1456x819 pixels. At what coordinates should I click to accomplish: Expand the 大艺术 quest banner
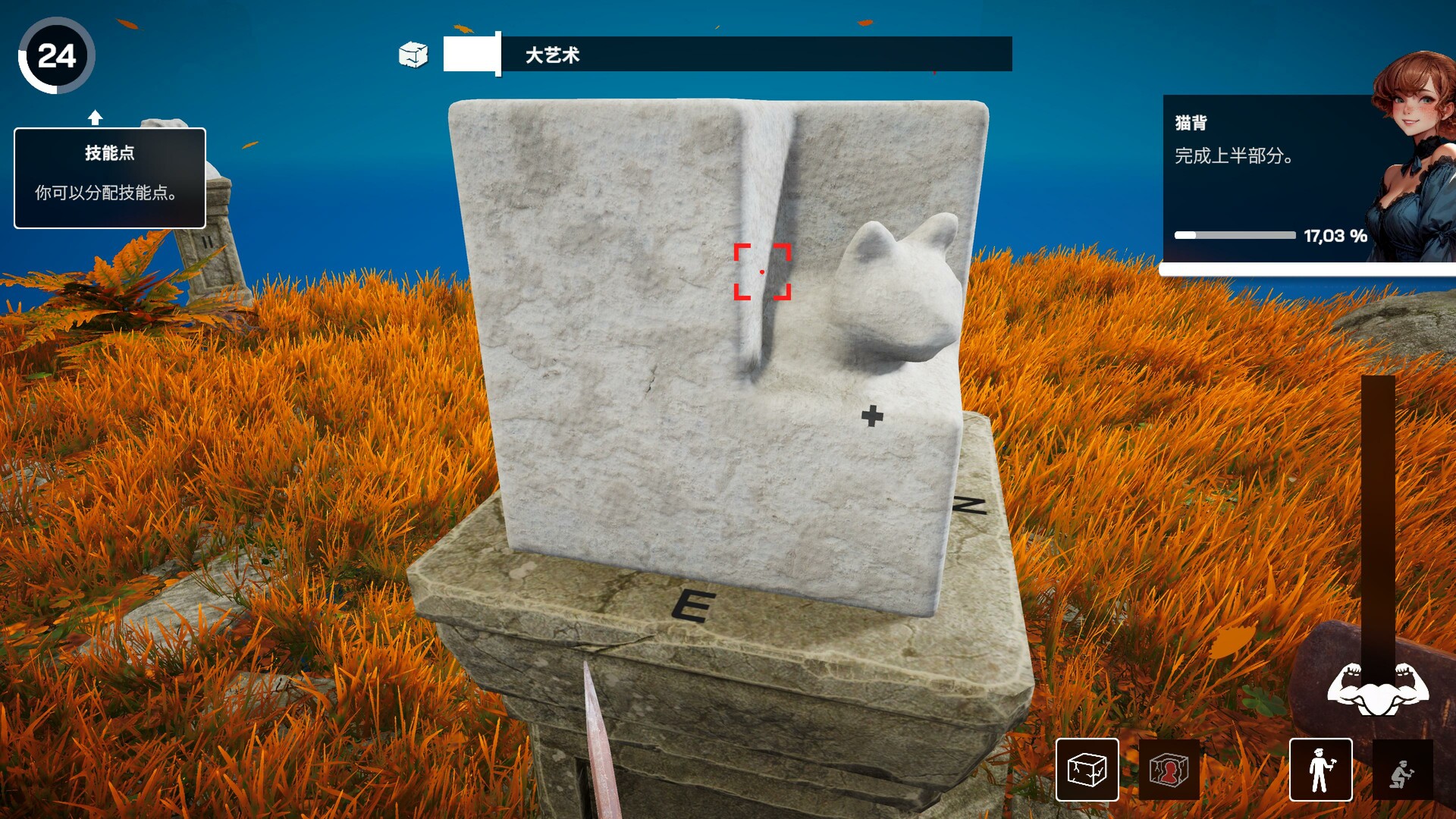coord(728,54)
